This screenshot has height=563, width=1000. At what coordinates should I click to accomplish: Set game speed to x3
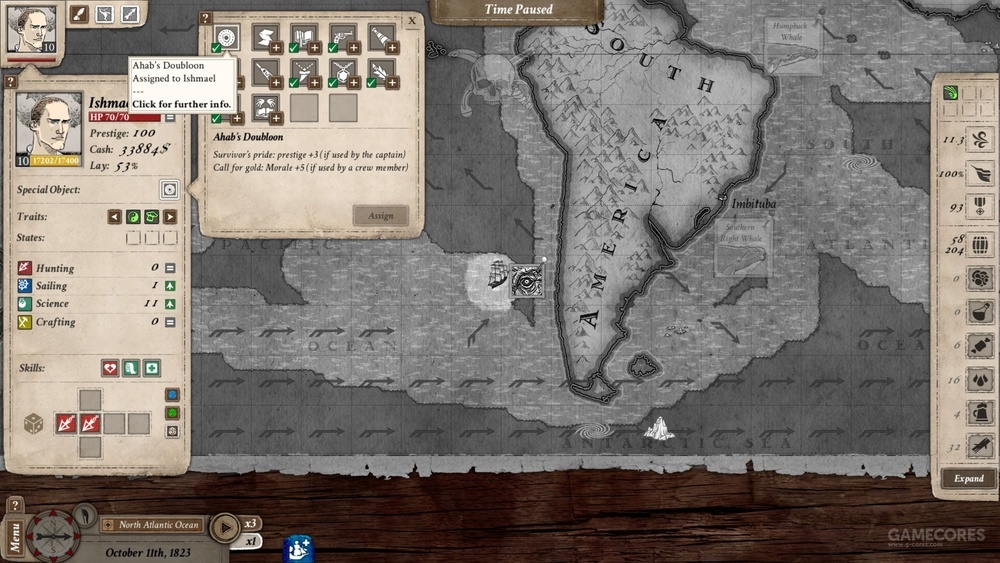point(253,523)
